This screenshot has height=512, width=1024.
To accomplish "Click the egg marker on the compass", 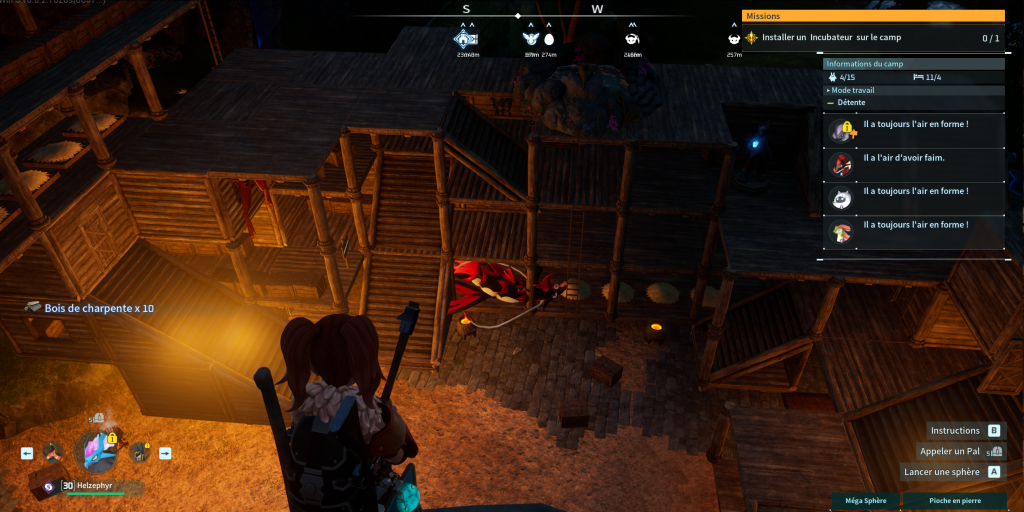I will [549, 39].
